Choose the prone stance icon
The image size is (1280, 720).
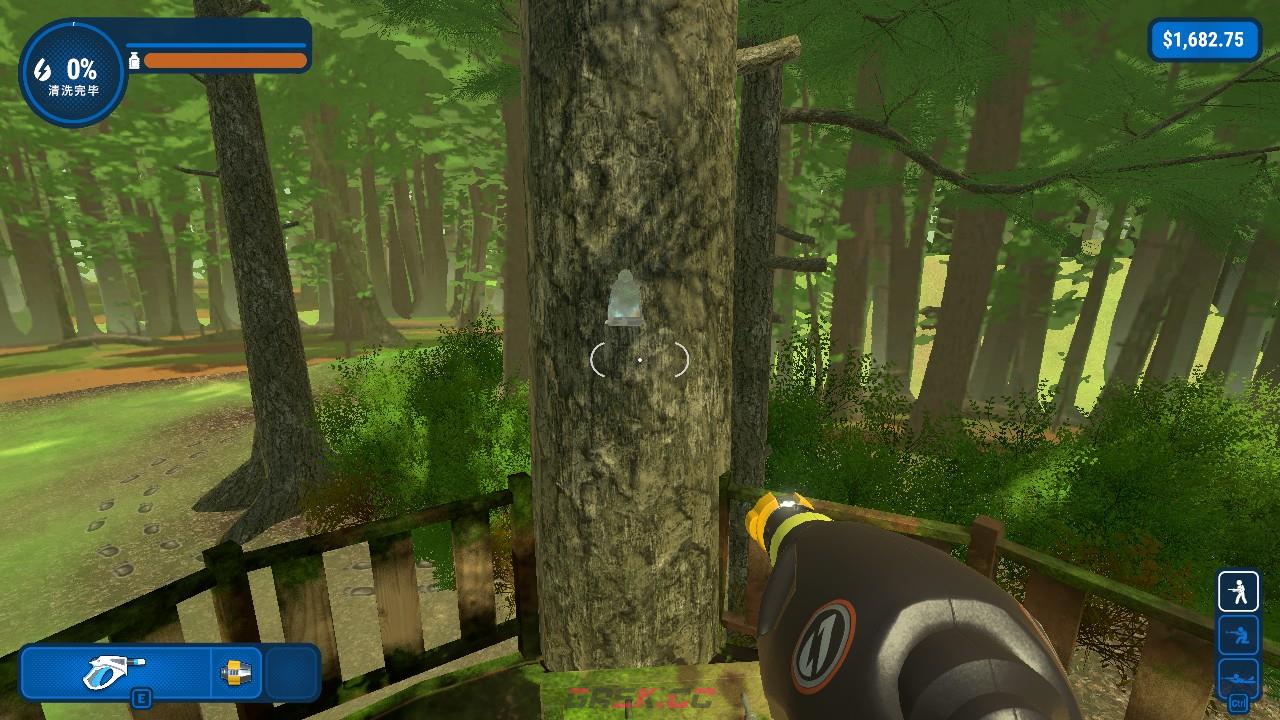[1238, 676]
